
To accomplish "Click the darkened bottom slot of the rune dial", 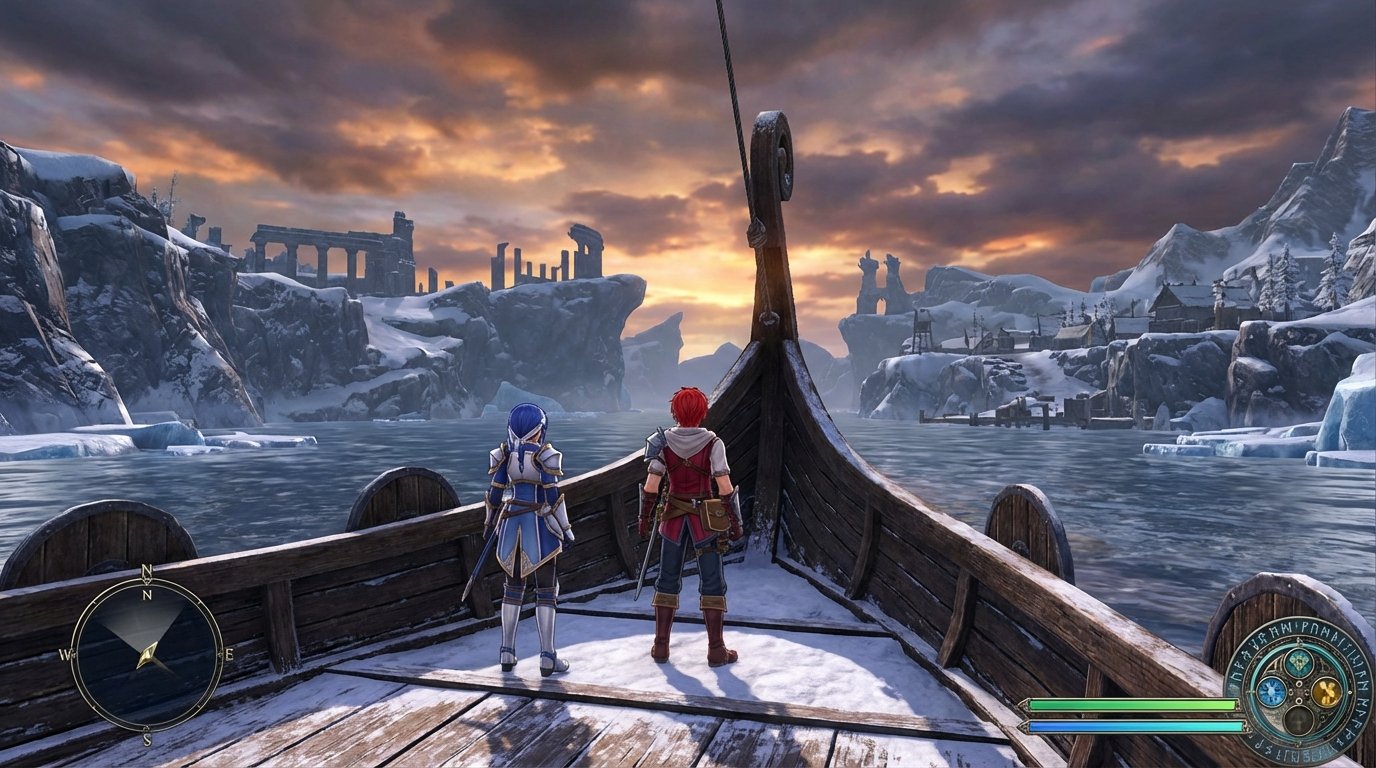I will pyautogui.click(x=1297, y=721).
